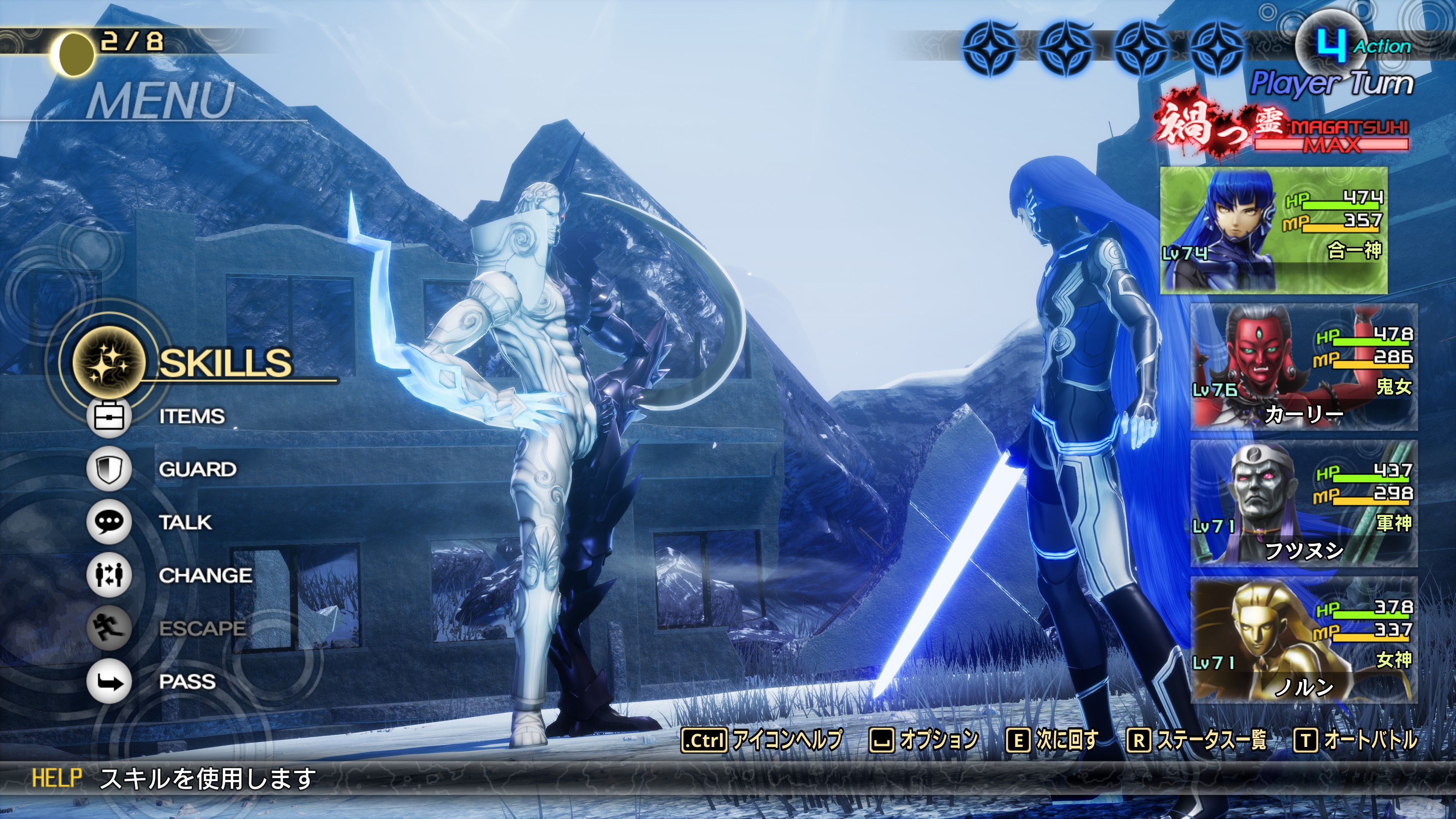Image resolution: width=1456 pixels, height=819 pixels.
Task: Choose the ノルン party member panel
Action: tap(1304, 640)
